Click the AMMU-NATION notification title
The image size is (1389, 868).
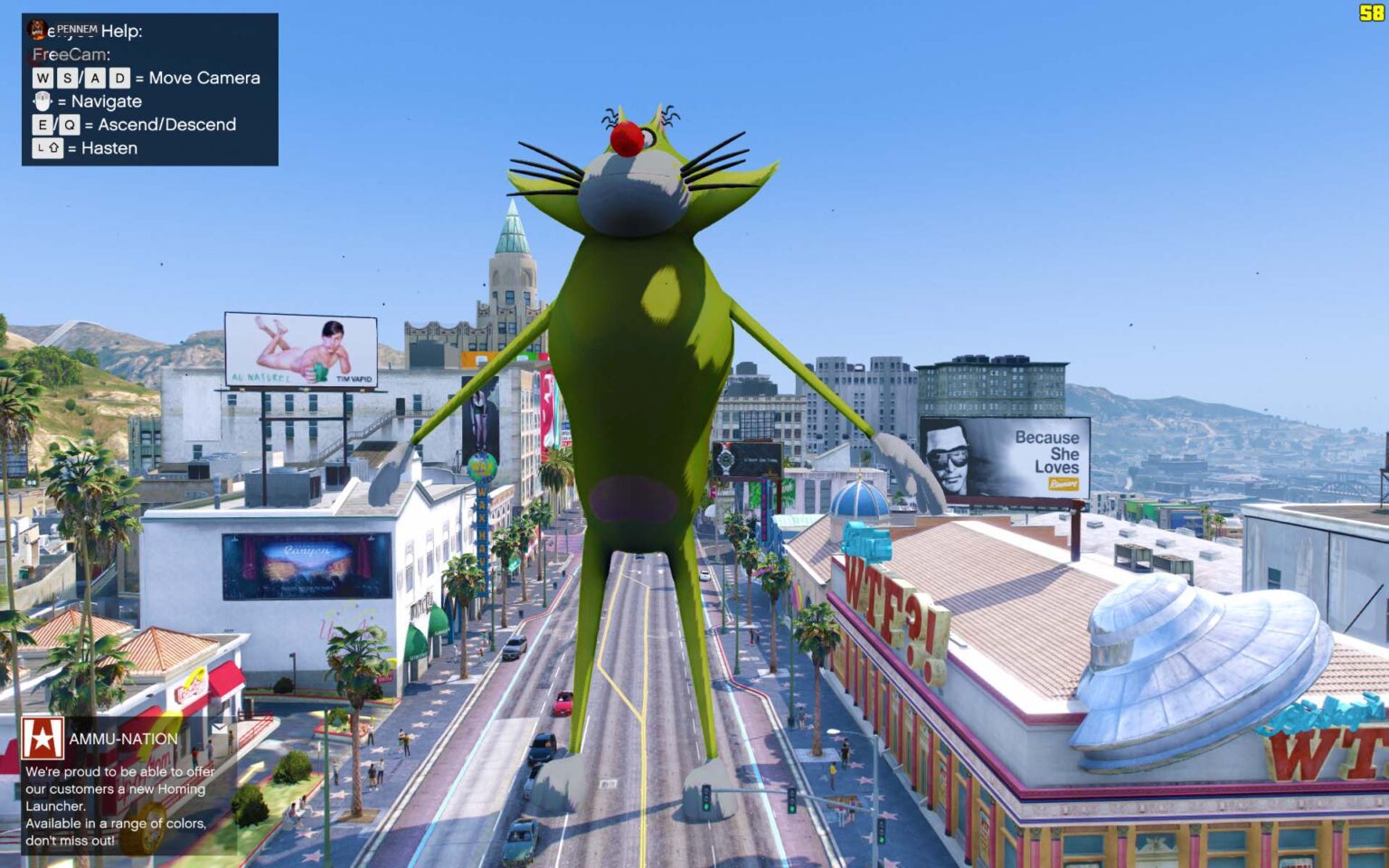coord(122,740)
